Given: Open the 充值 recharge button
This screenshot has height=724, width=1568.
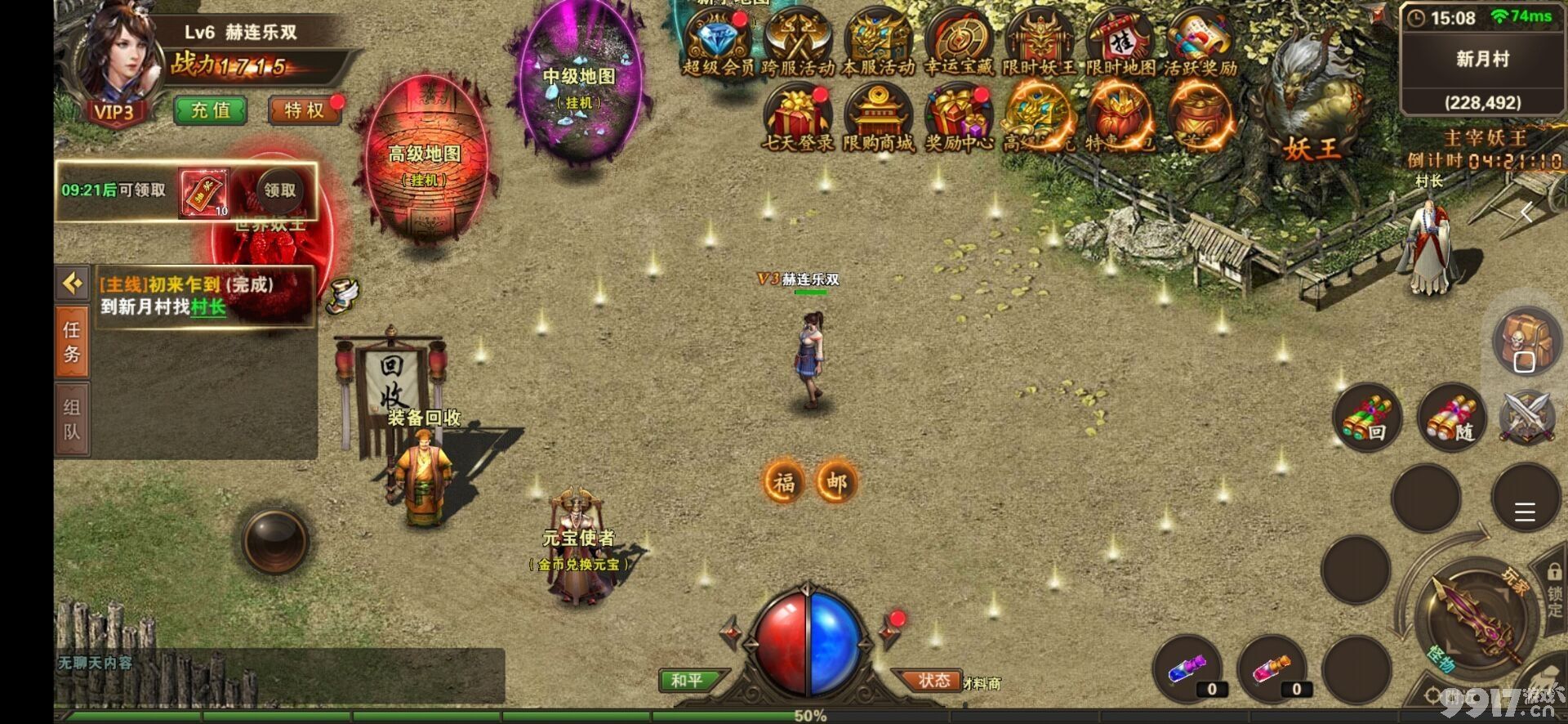Looking at the screenshot, I should pos(211,110).
